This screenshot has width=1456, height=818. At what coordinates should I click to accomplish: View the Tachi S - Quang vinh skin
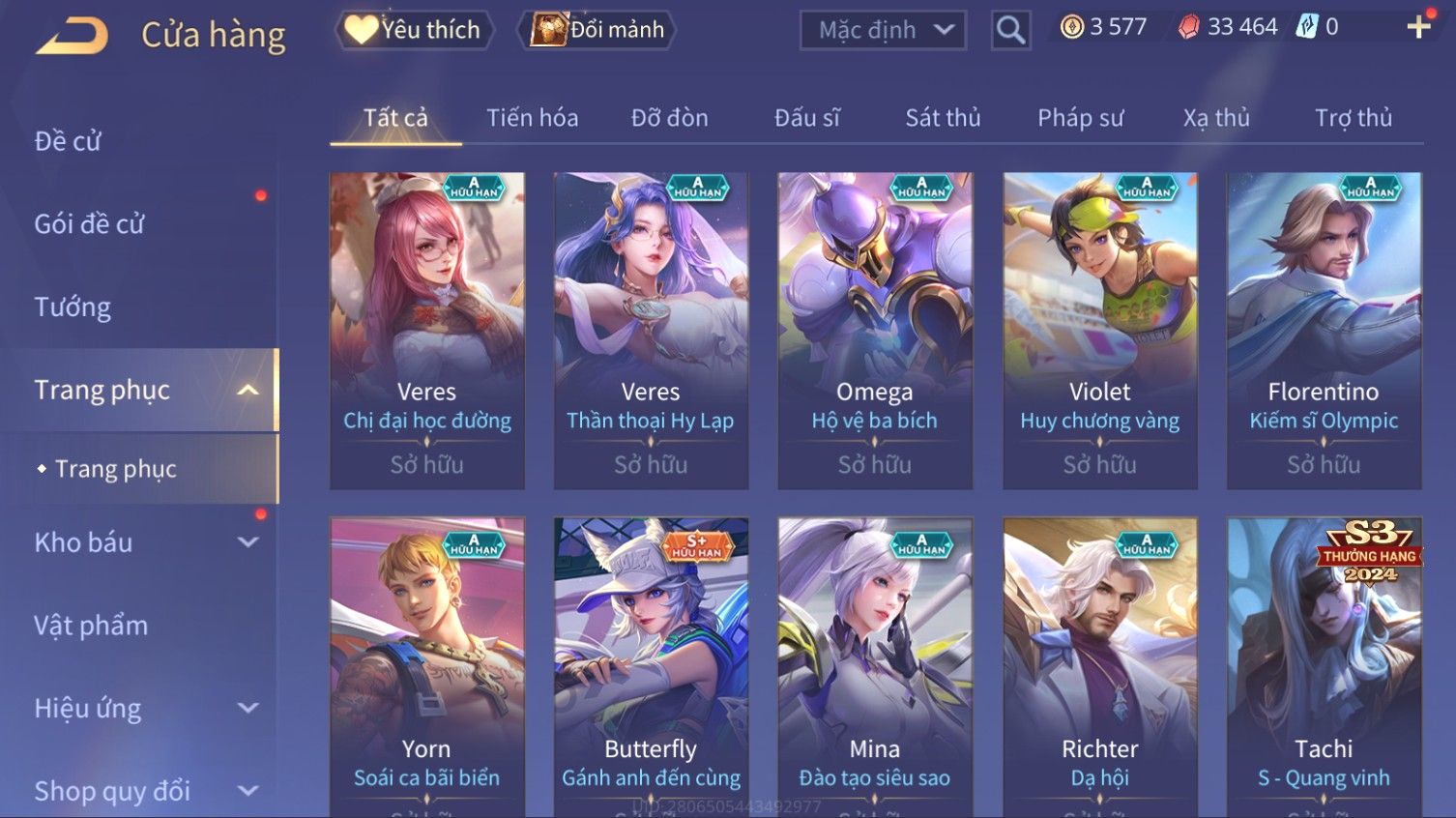1324,667
